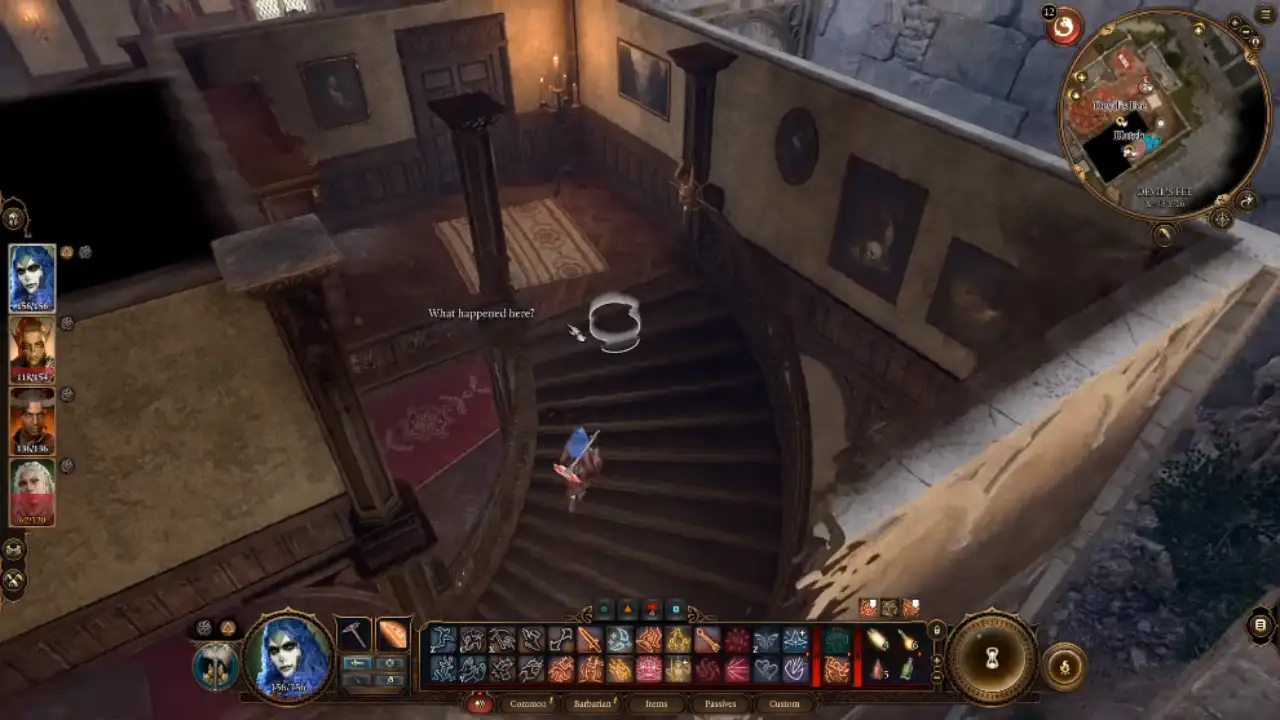Open the large character portrait on the hotbar

tap(288, 655)
